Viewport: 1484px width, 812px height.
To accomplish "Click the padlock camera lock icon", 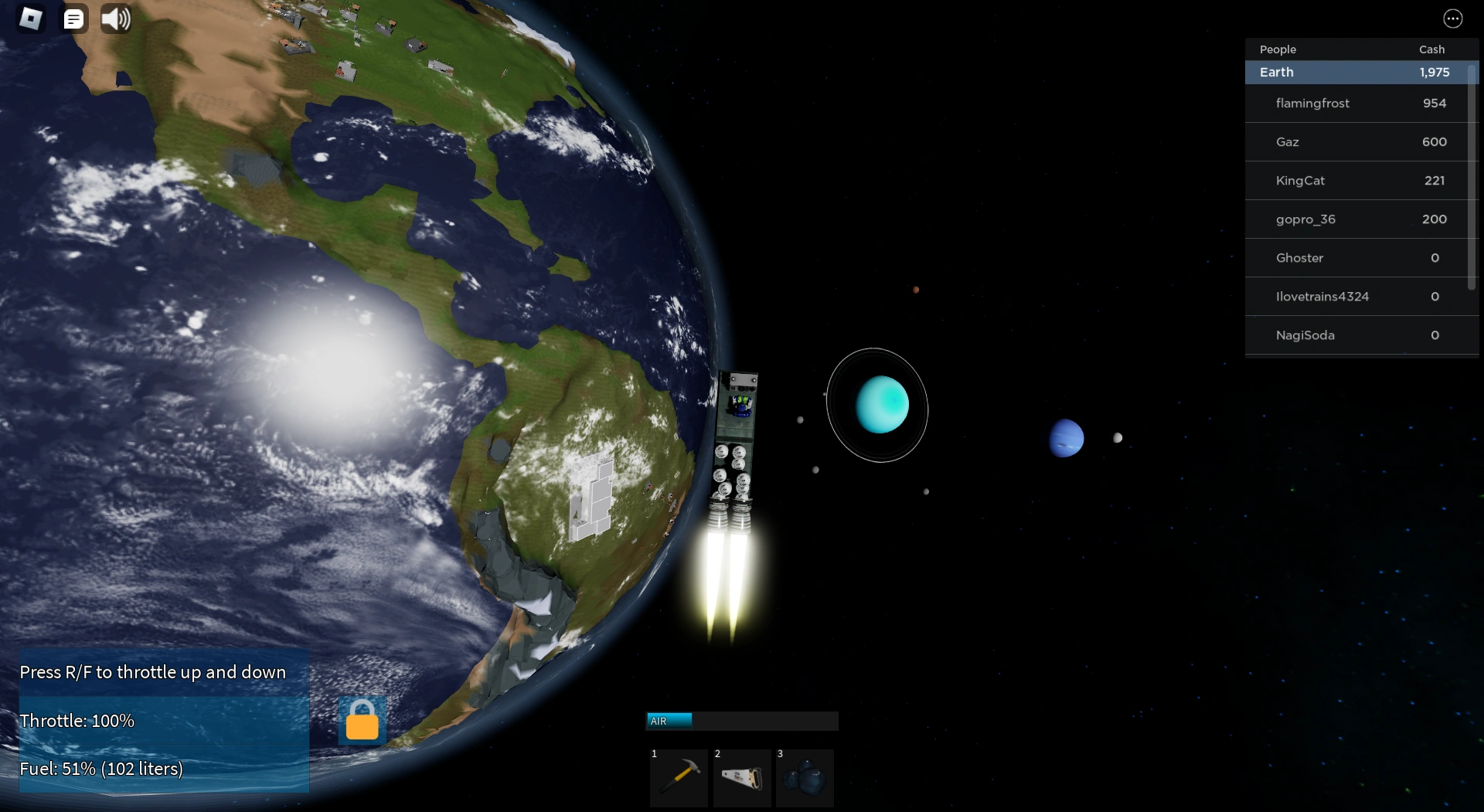I will [361, 720].
